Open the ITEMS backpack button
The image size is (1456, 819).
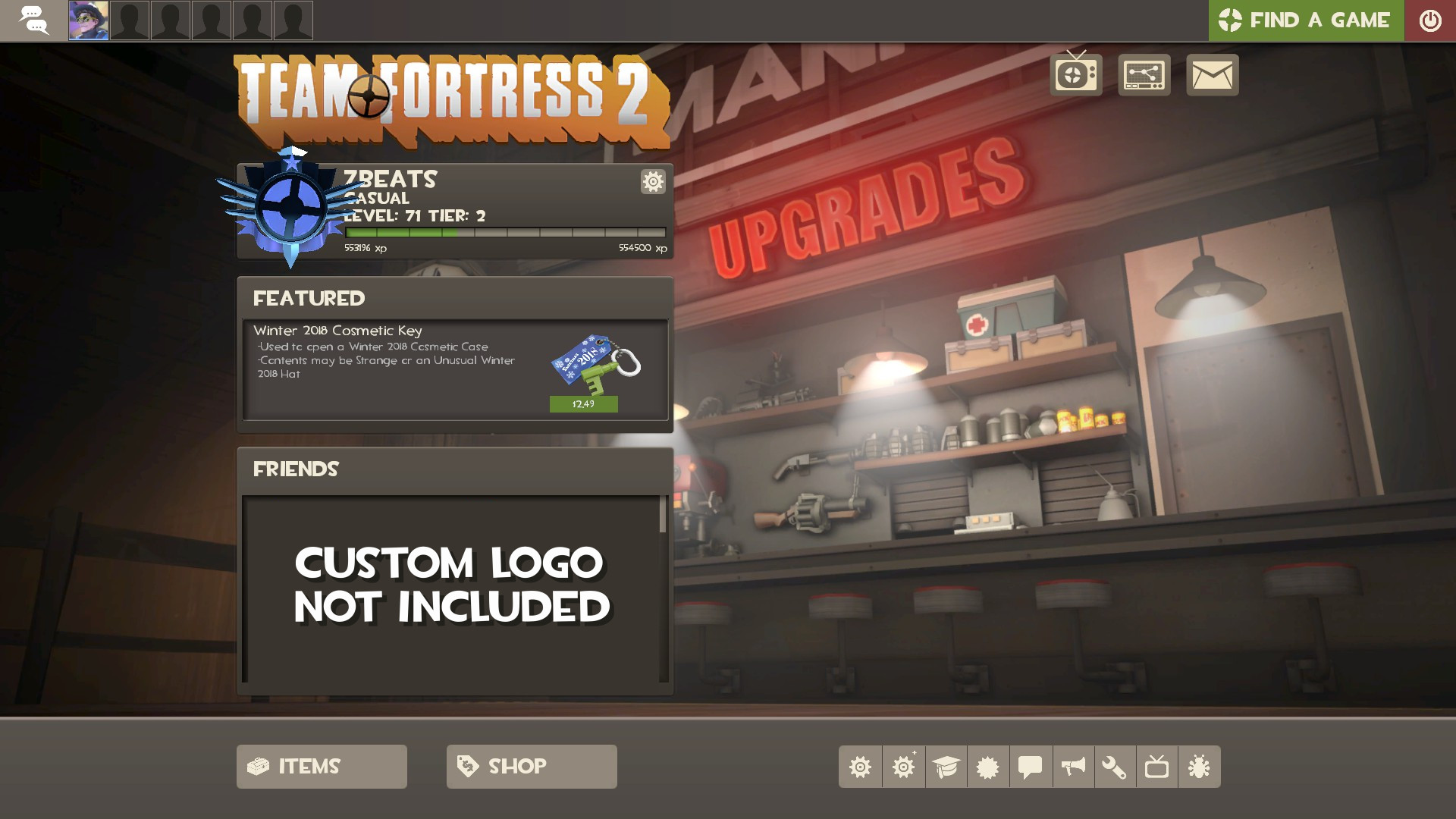[321, 766]
